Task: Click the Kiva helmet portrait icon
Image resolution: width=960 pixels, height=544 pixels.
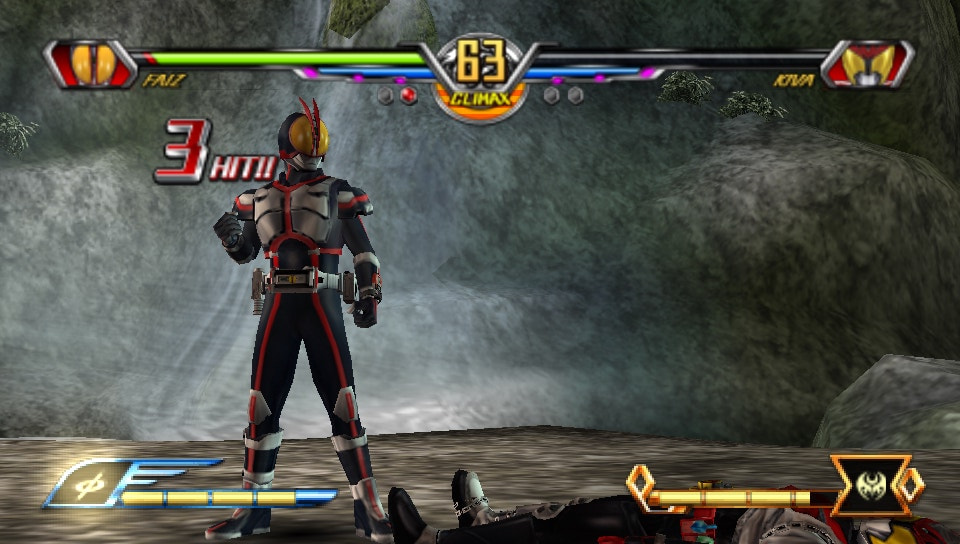Action: coord(866,63)
